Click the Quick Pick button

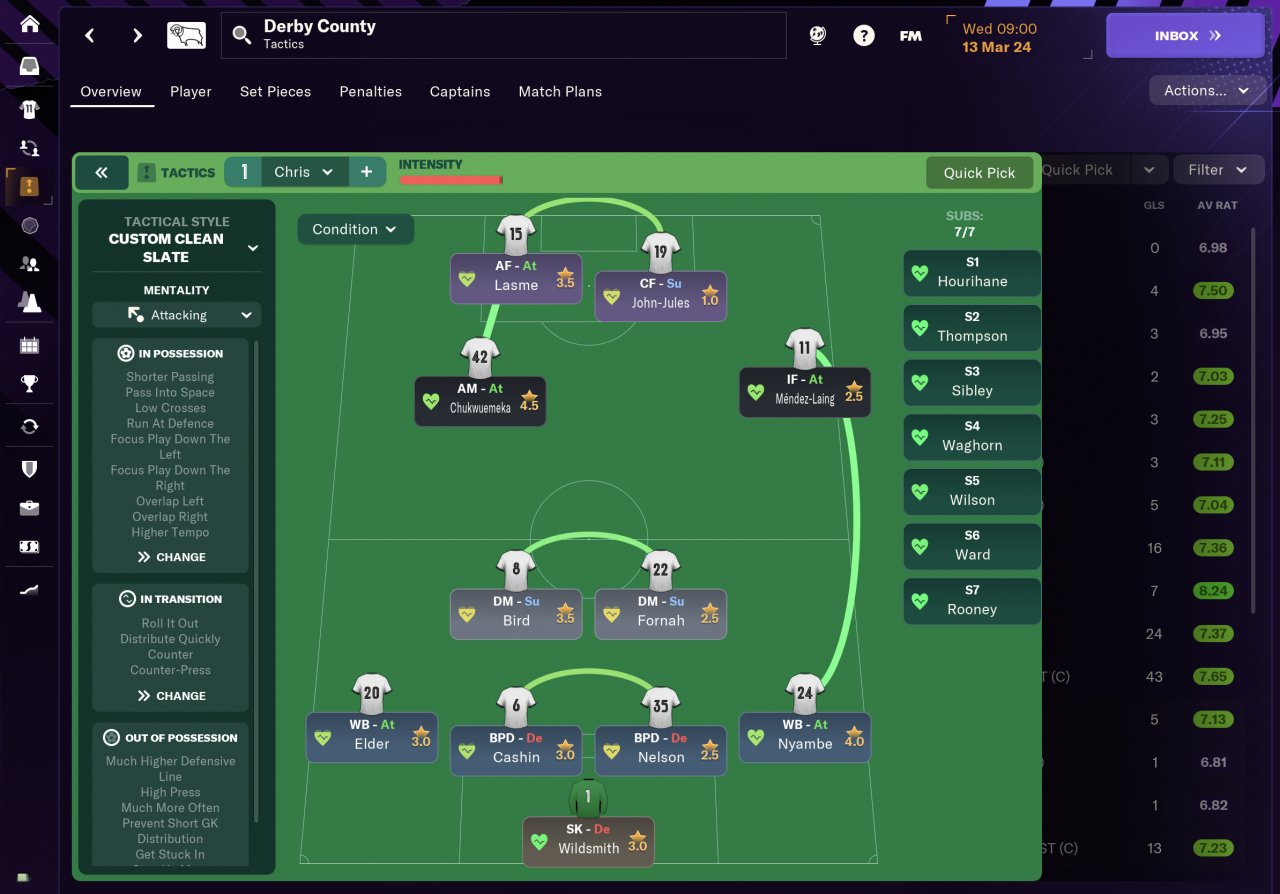click(979, 173)
